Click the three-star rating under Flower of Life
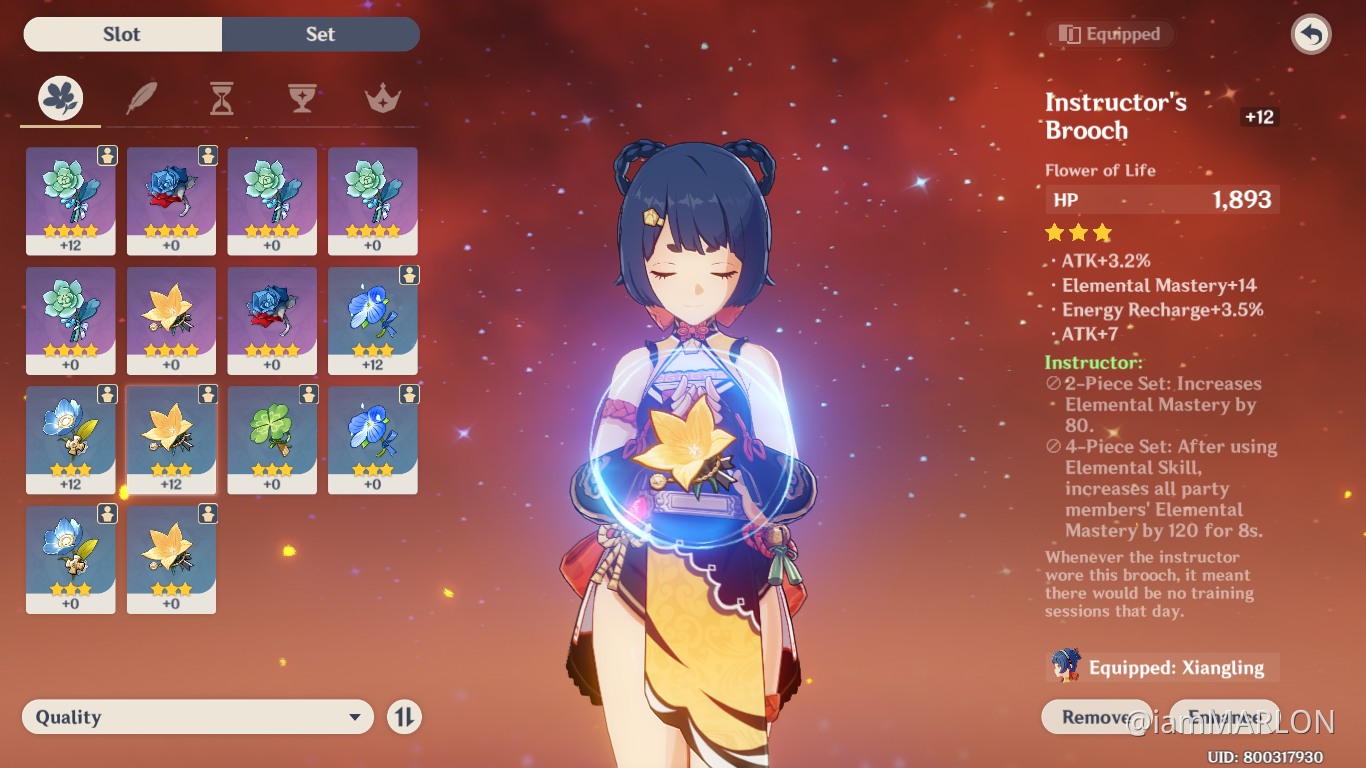1366x768 pixels. pyautogui.click(x=1078, y=232)
